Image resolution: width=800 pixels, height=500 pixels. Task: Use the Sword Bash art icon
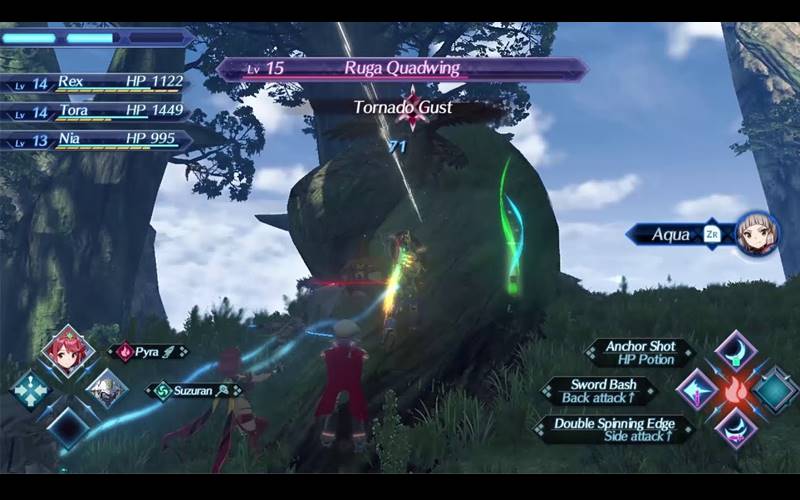pos(696,390)
